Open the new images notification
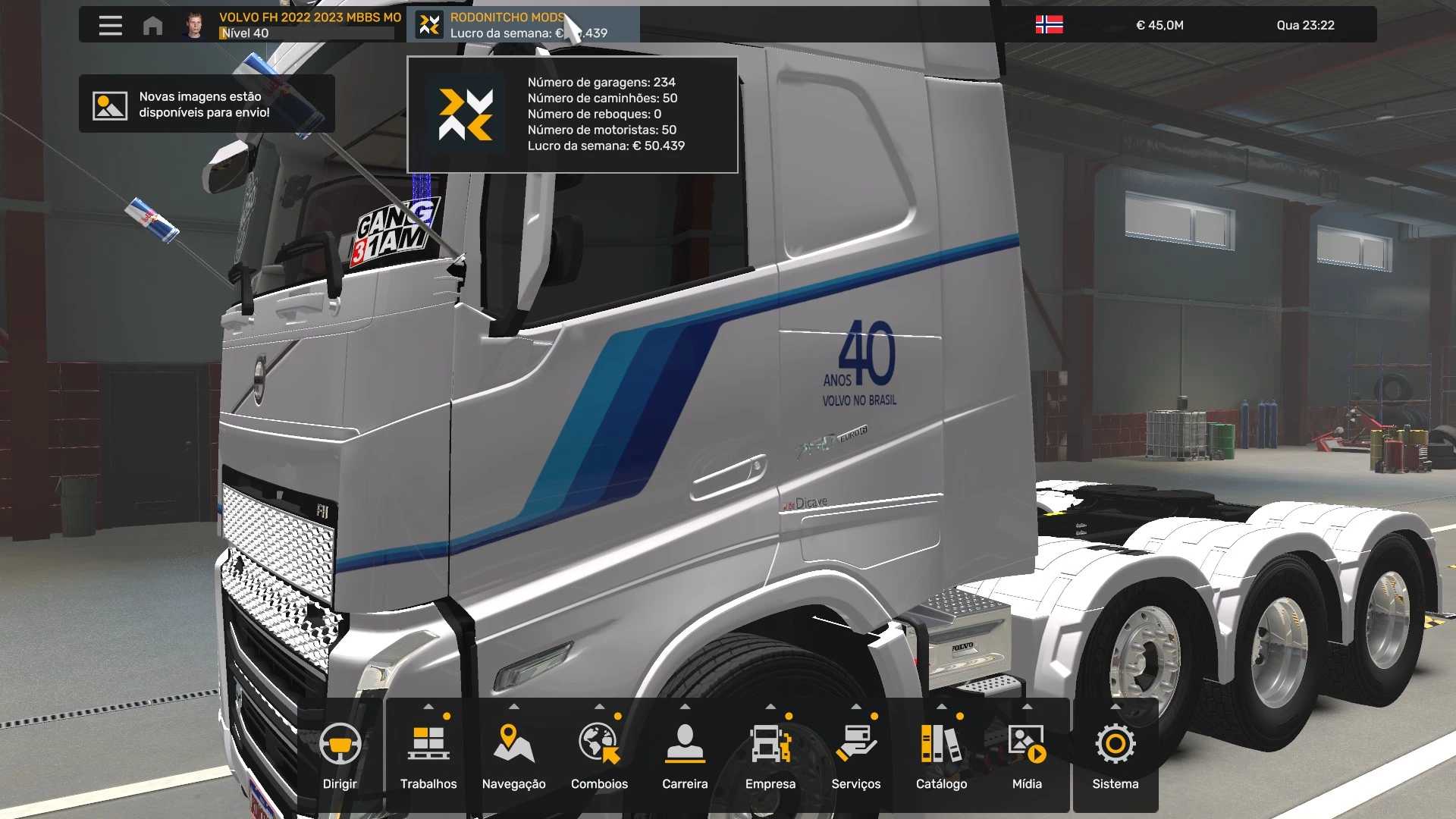The width and height of the screenshot is (1456, 819). (206, 104)
